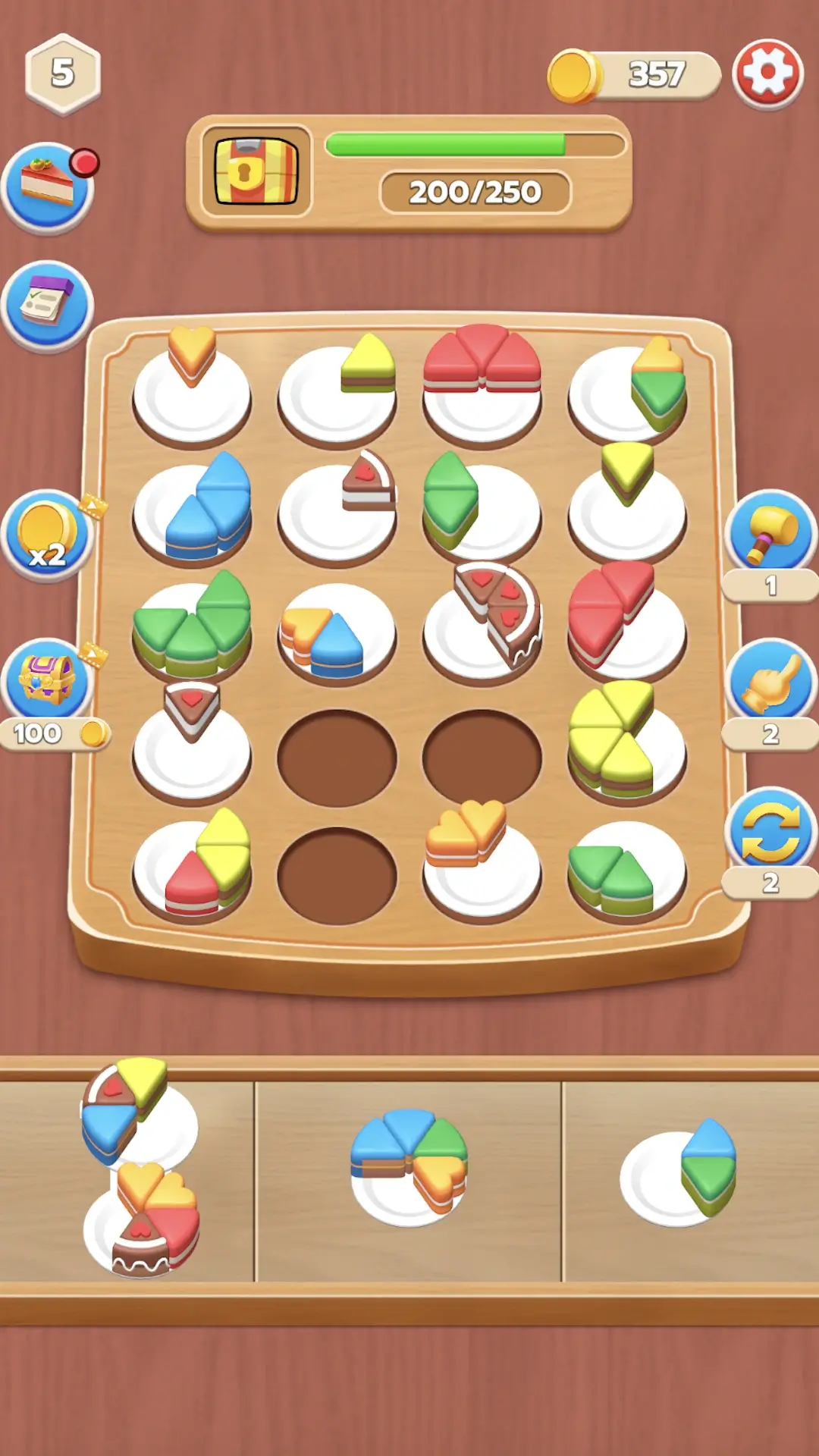
Task: Open the task checklist notebook
Action: click(x=47, y=306)
